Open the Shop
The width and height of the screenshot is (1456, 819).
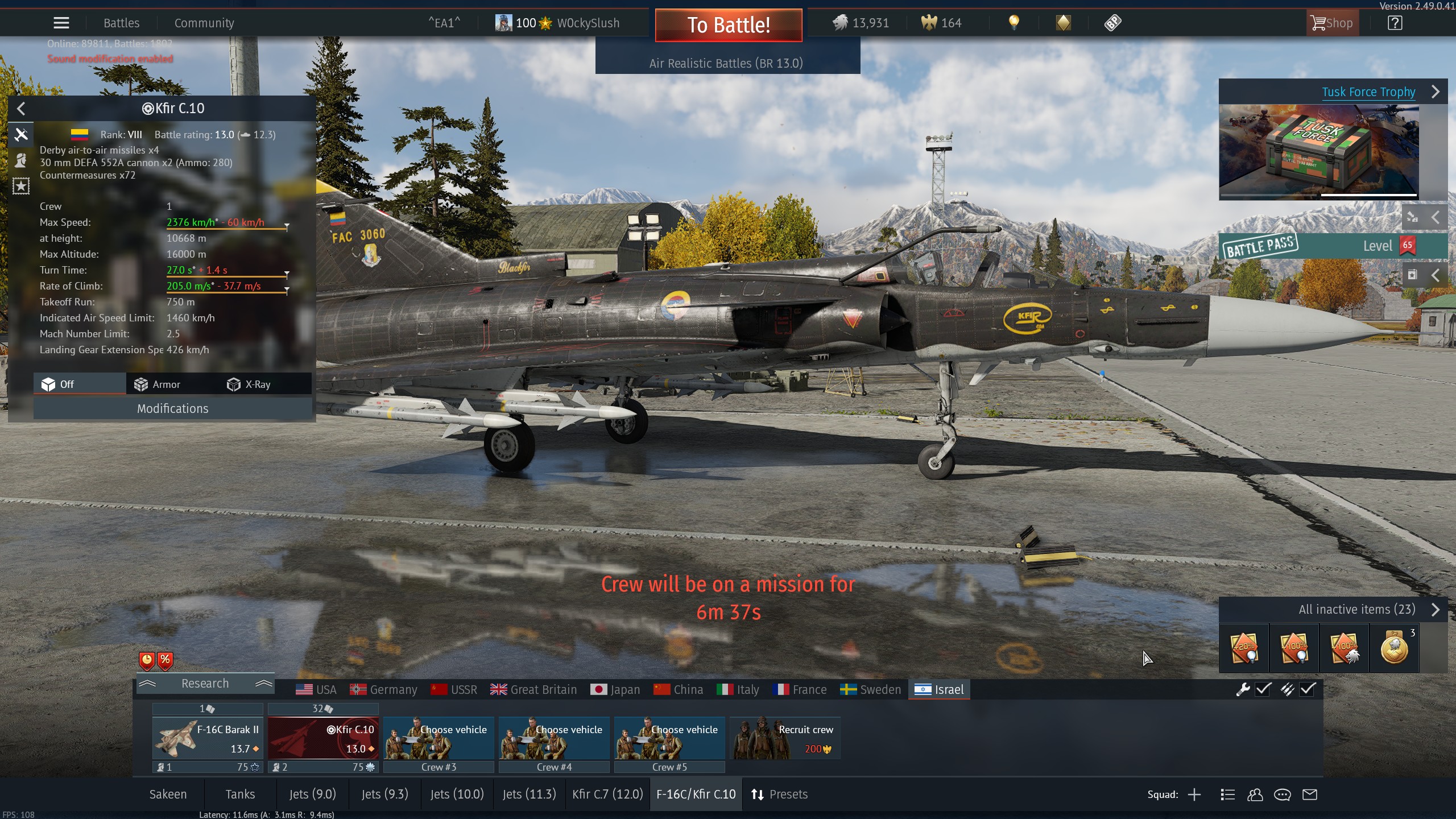pyautogui.click(x=1331, y=23)
